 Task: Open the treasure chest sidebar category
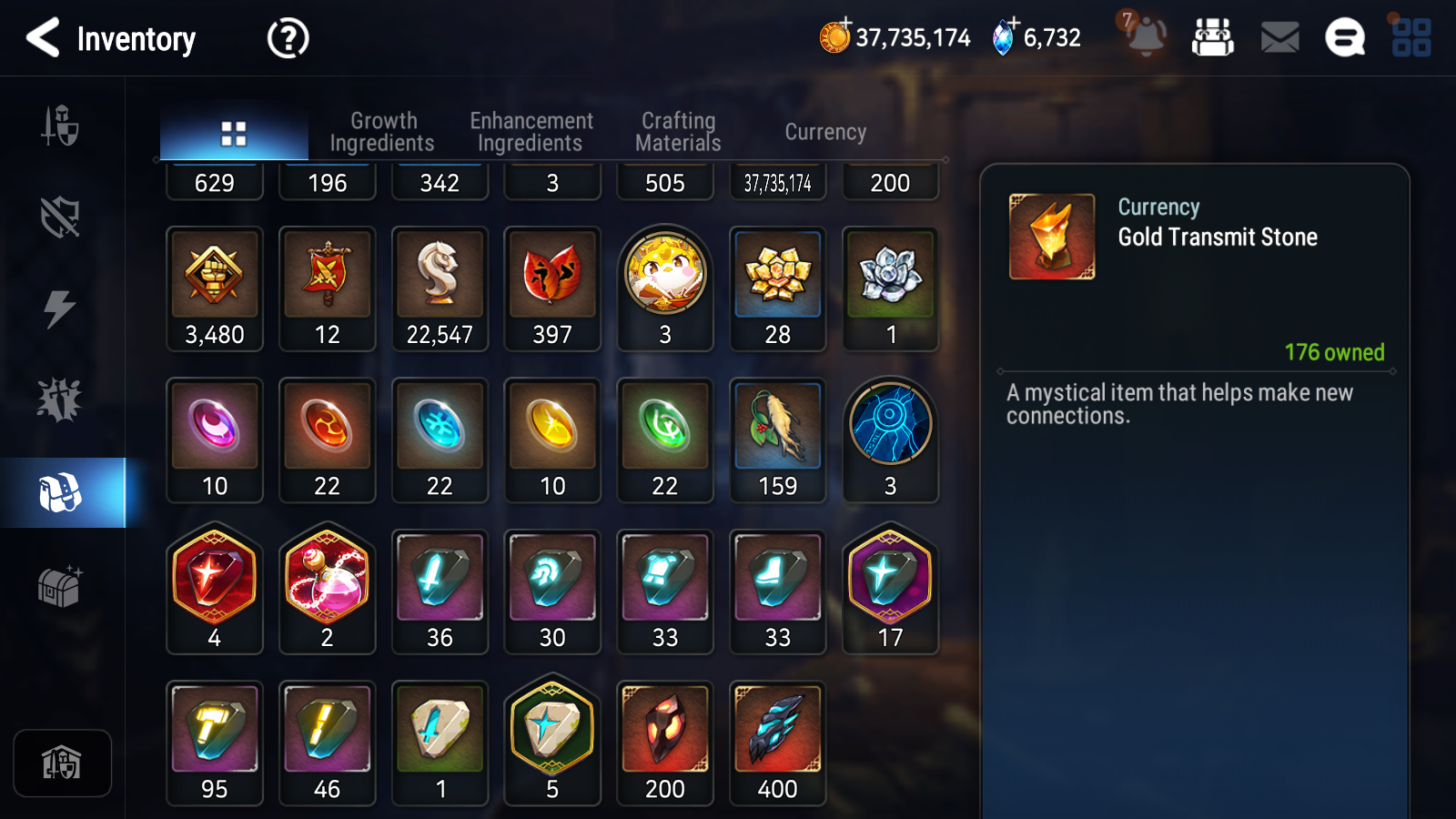[x=60, y=587]
